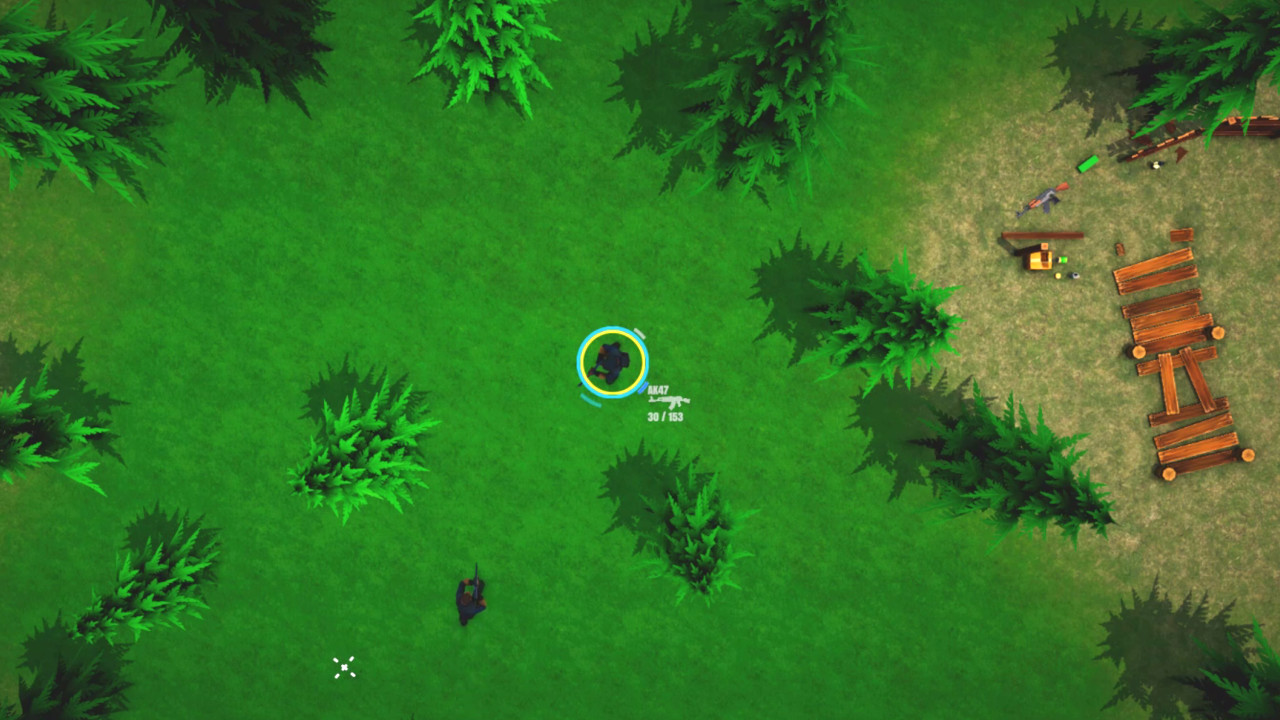
Task: Select the AK47 rifle lying on the ground
Action: pyautogui.click(x=1042, y=201)
